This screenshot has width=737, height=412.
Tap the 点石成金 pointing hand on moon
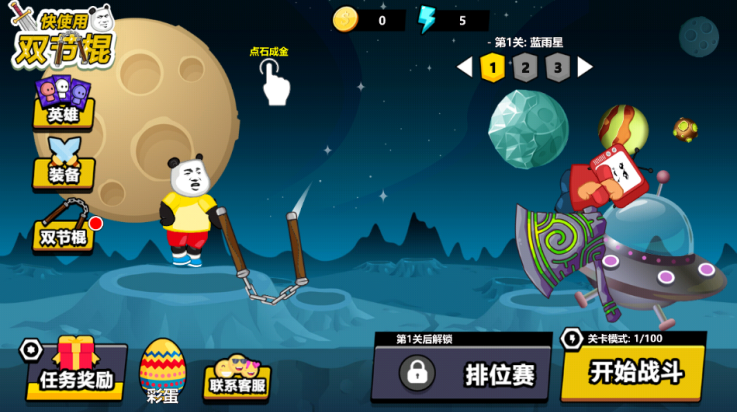(x=273, y=81)
